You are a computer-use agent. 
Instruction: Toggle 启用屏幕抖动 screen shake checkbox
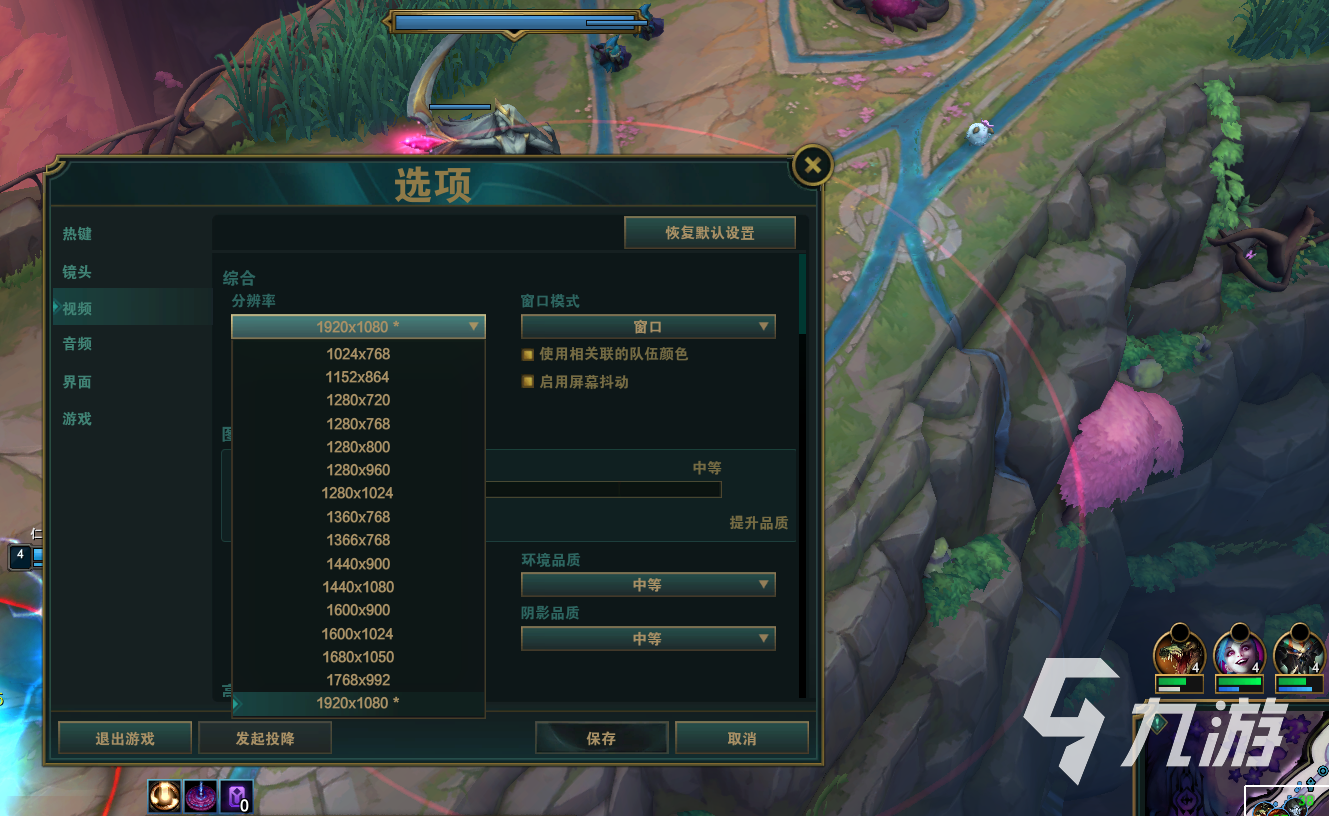coord(528,382)
